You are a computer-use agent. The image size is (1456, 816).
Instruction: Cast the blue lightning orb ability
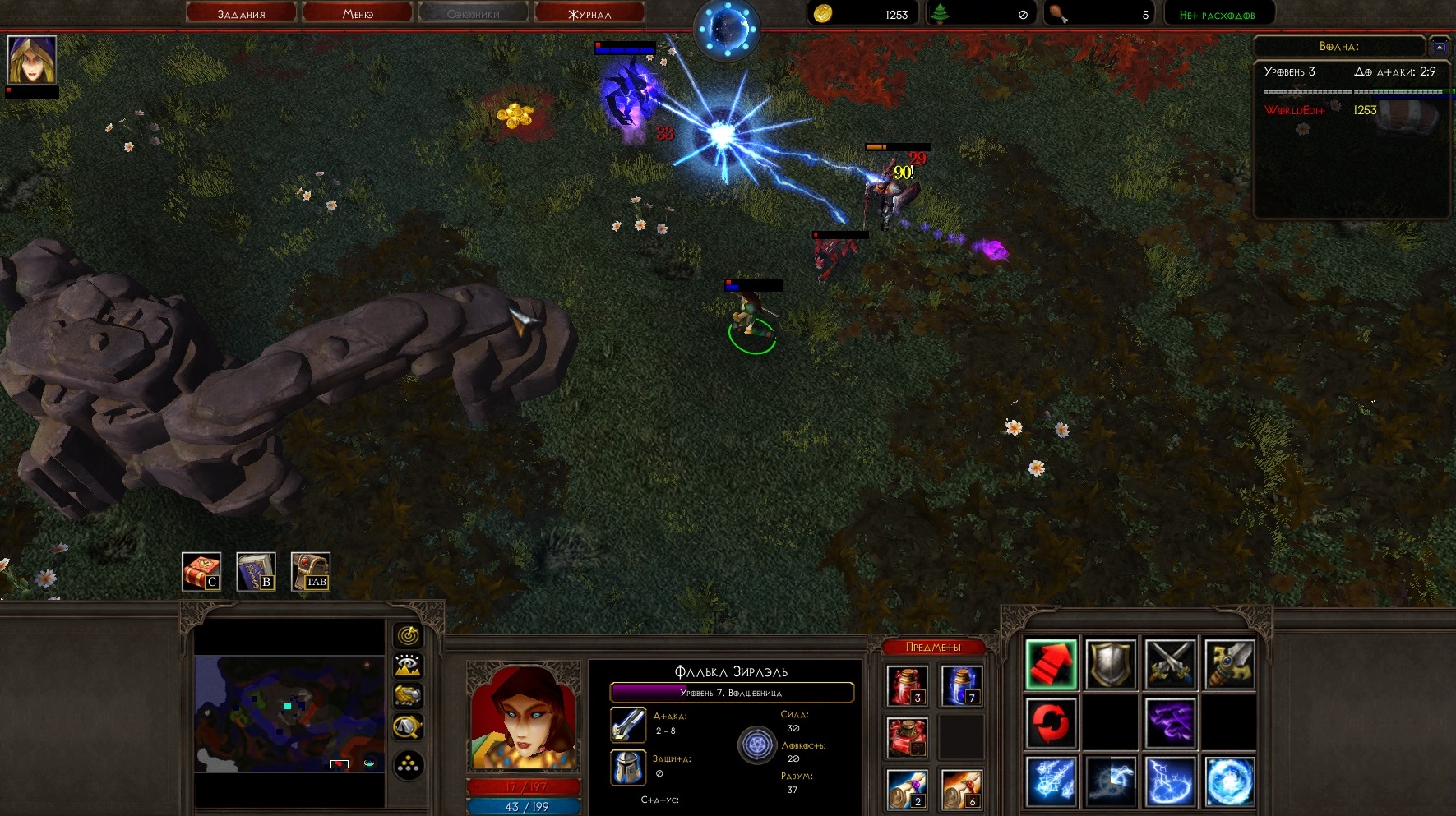pyautogui.click(x=1230, y=781)
